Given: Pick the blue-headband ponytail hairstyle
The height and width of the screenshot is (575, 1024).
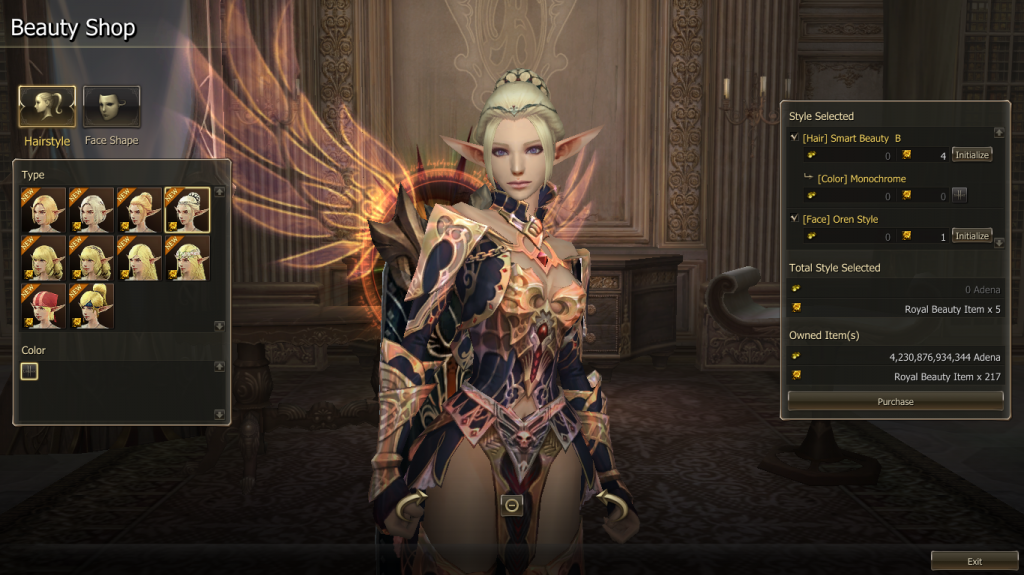Looking at the screenshot, I should (91, 306).
